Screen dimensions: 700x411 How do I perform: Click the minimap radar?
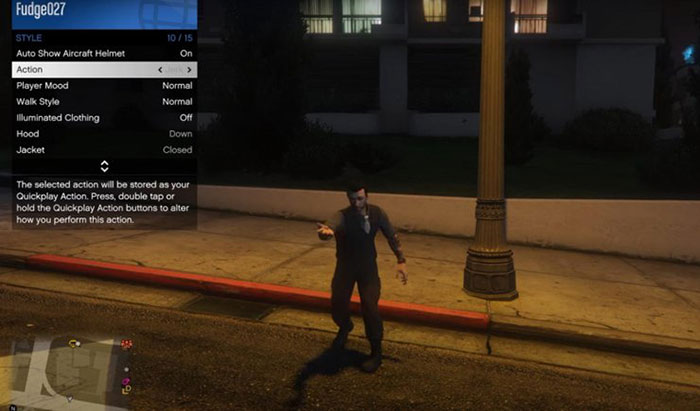pos(66,373)
